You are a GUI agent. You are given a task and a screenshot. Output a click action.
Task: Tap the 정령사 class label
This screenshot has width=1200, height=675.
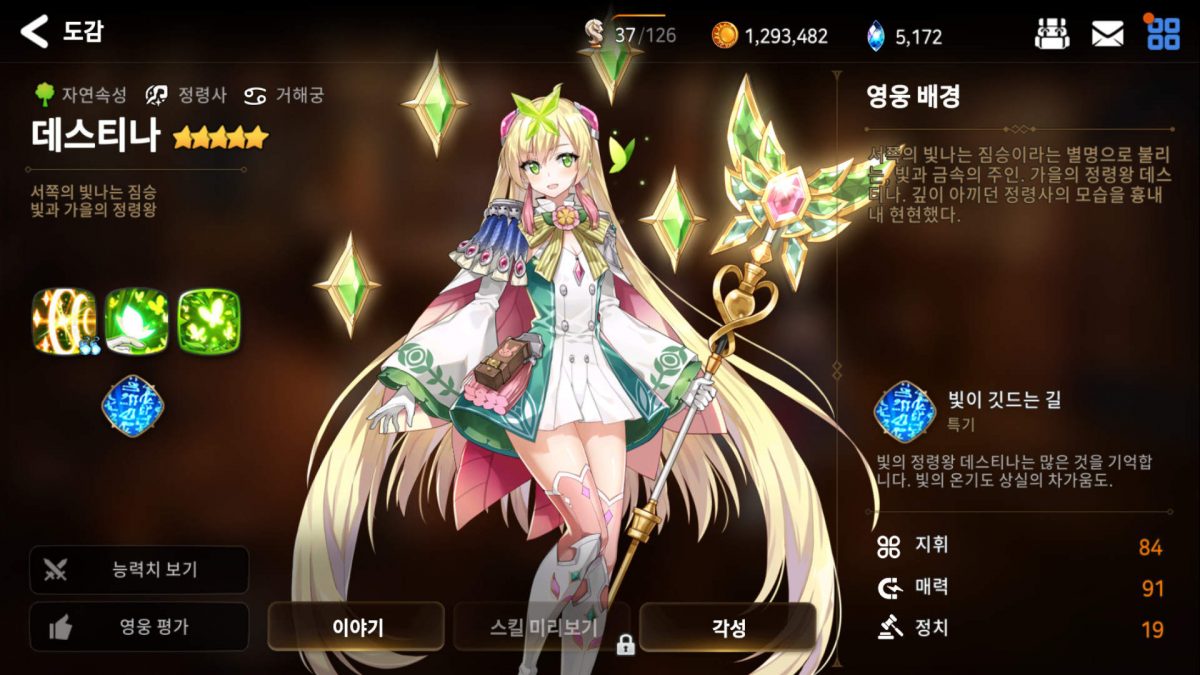point(186,95)
